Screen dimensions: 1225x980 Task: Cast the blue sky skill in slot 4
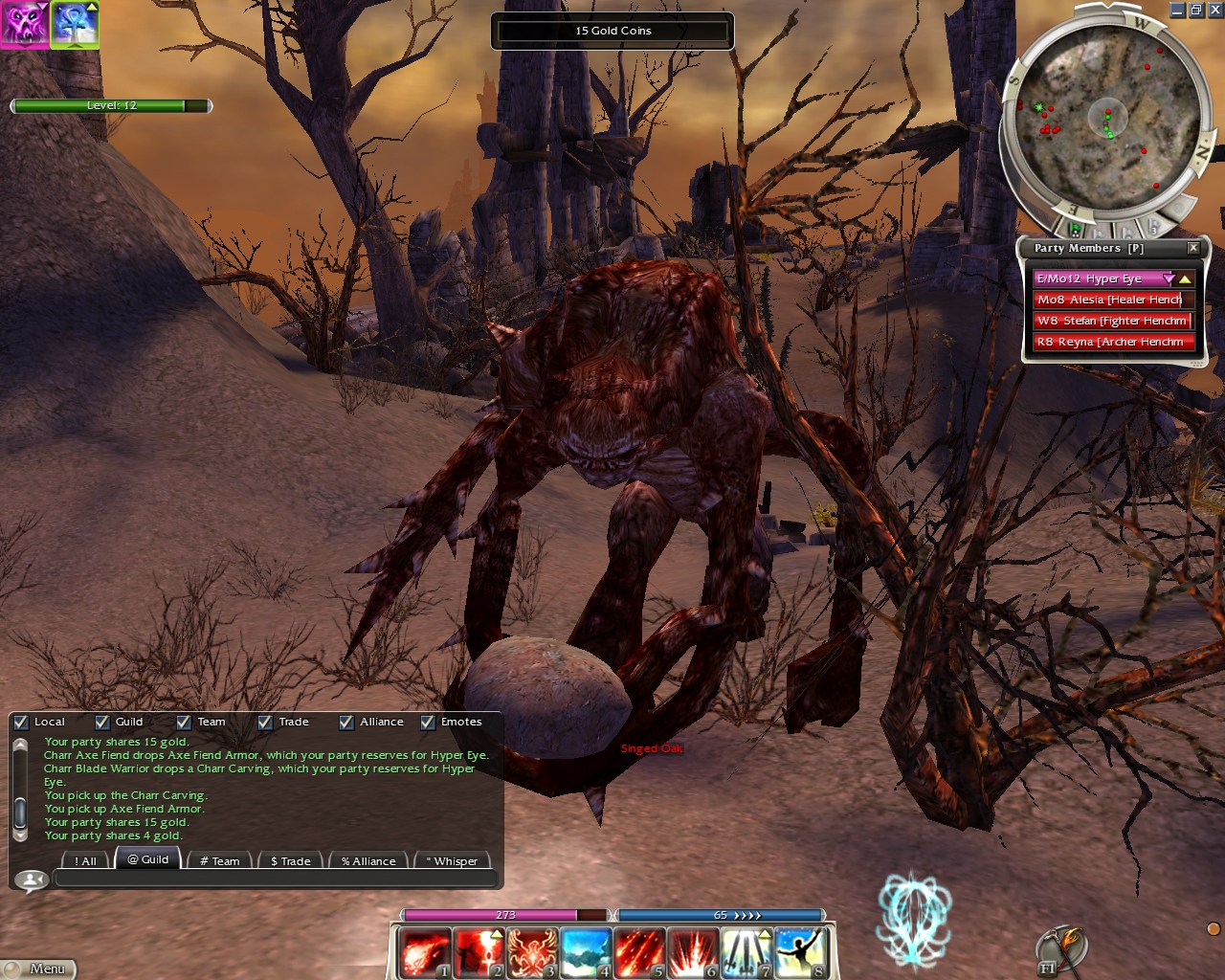[585, 952]
